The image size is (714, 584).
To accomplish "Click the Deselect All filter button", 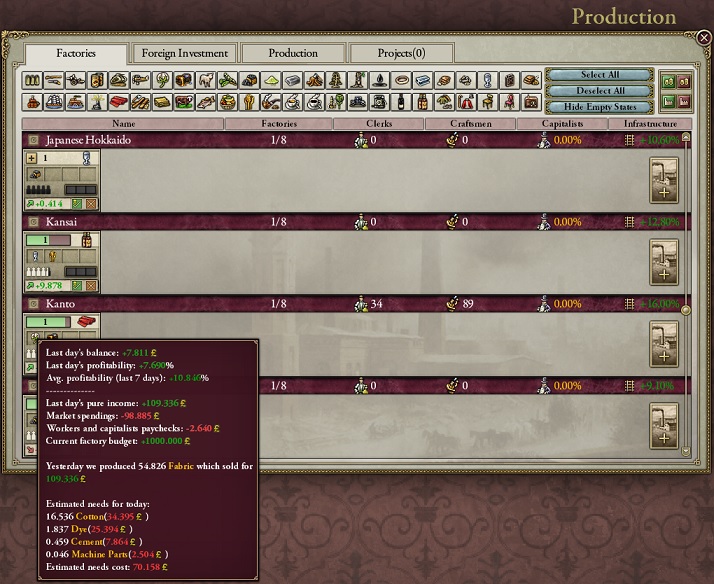I will 599,90.
